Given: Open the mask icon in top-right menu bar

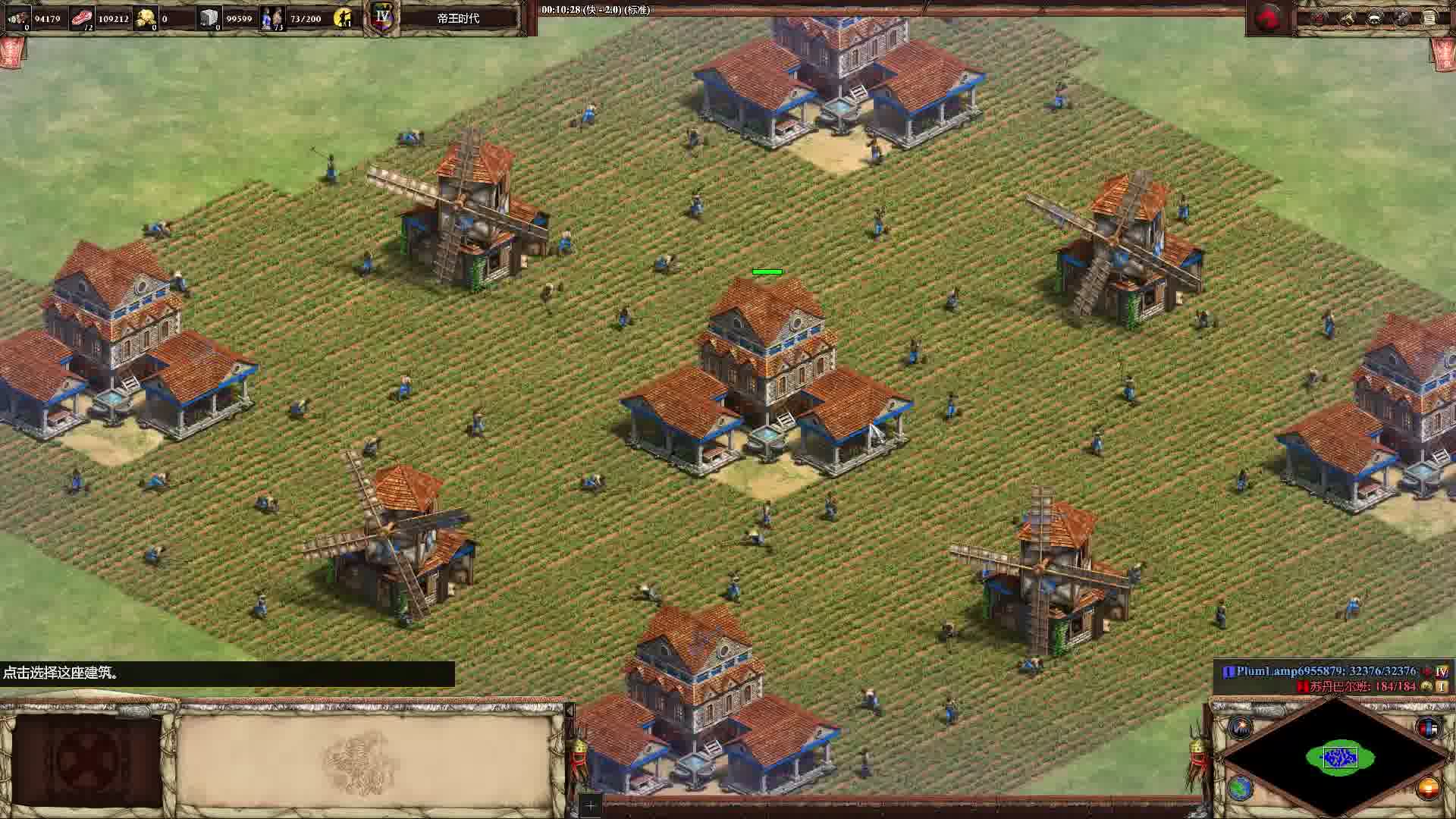Looking at the screenshot, I should [1374, 18].
